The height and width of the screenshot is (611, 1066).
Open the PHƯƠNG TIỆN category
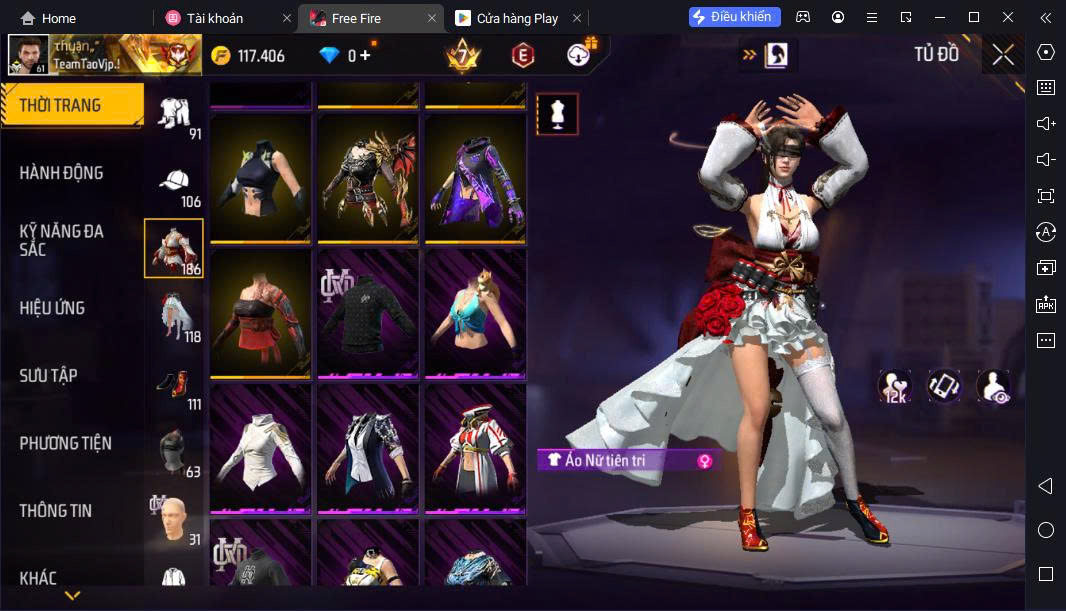[66, 443]
